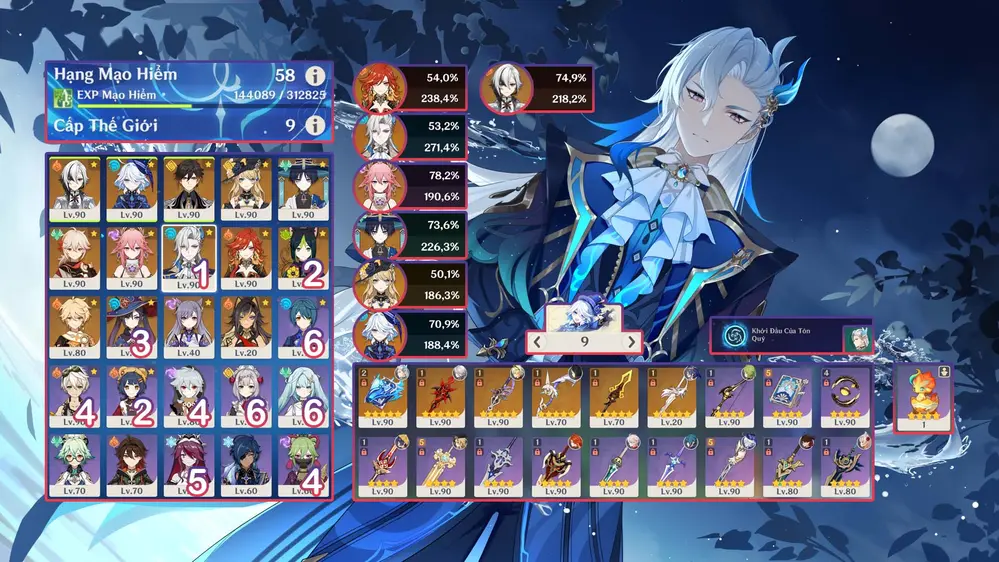Image resolution: width=999 pixels, height=562 pixels.
Task: Select the Neuvillette character card
Action: [188, 257]
